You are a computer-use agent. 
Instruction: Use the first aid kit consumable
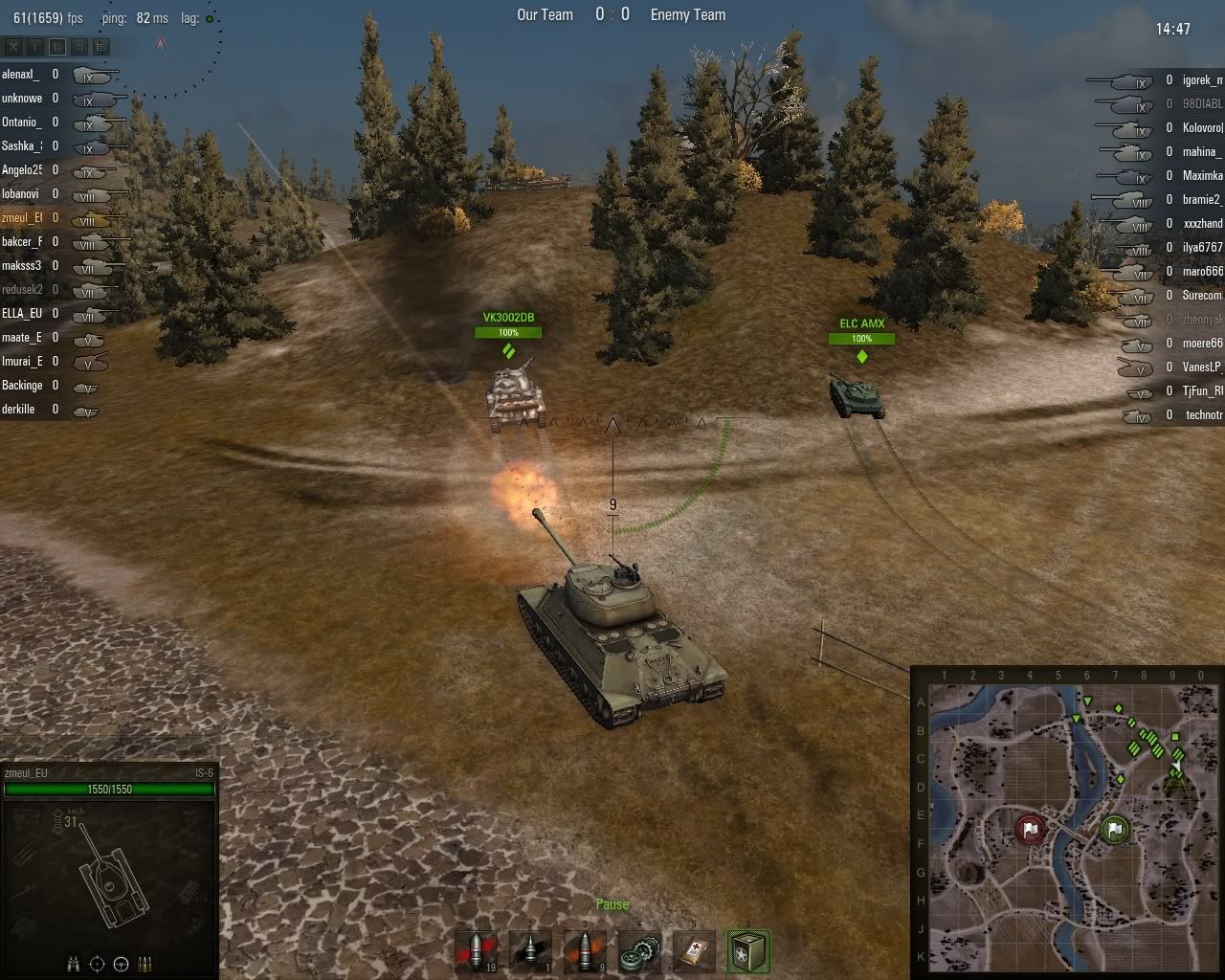coord(693,950)
